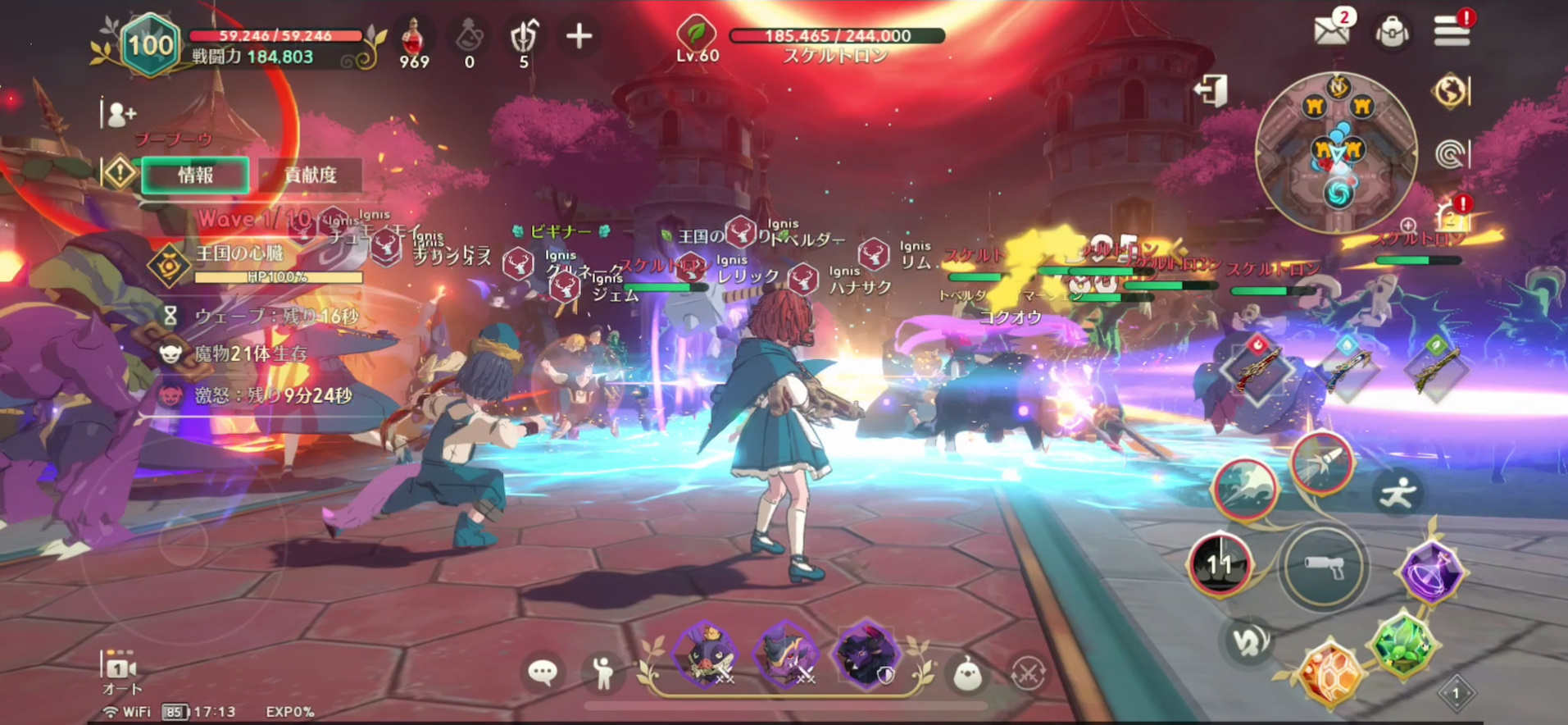Toggle the オート camera button
The image size is (1568, 725).
click(121, 674)
